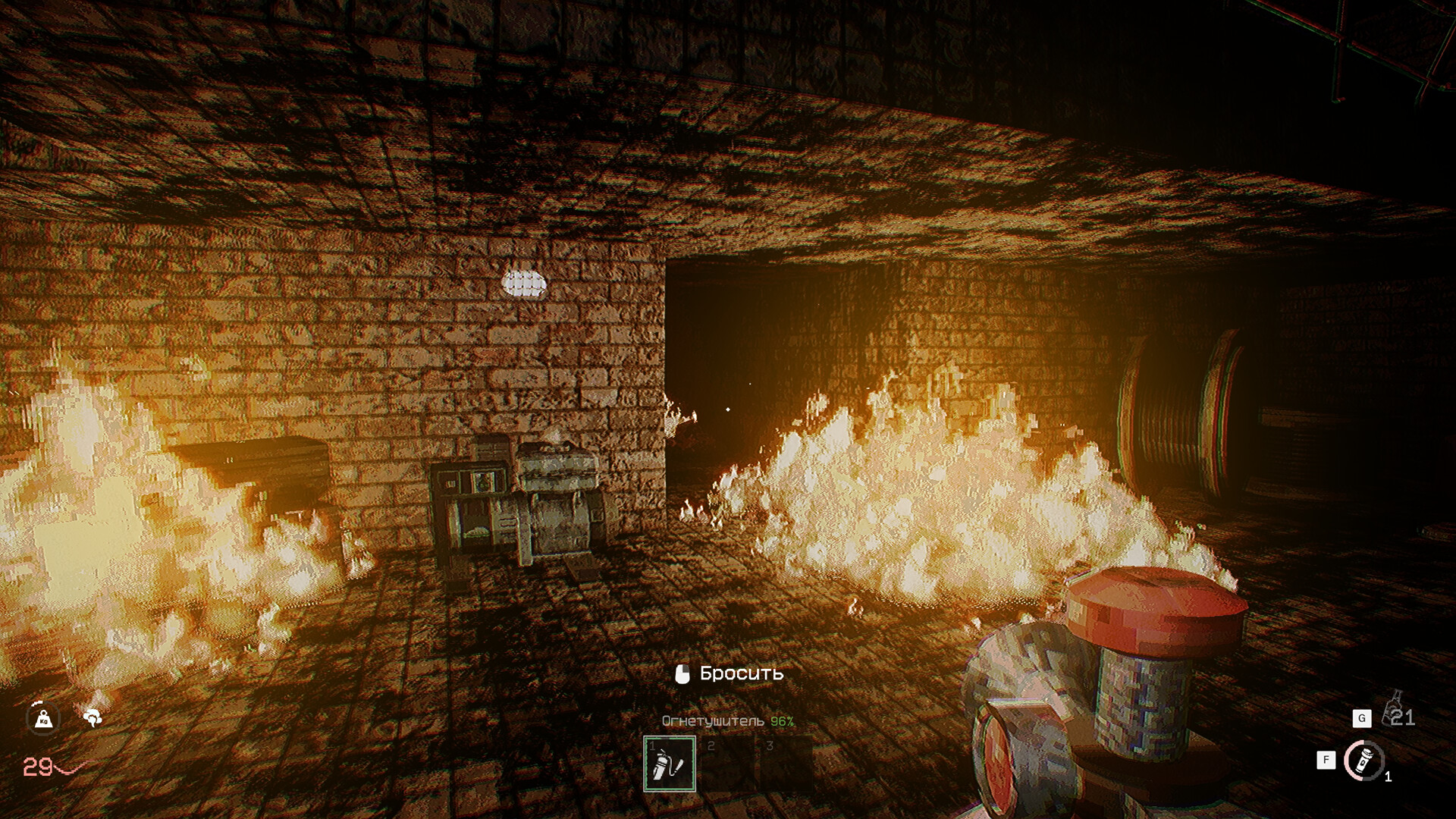Select the Бросить action text
Image resolution: width=1456 pixels, height=819 pixels.
[742, 672]
